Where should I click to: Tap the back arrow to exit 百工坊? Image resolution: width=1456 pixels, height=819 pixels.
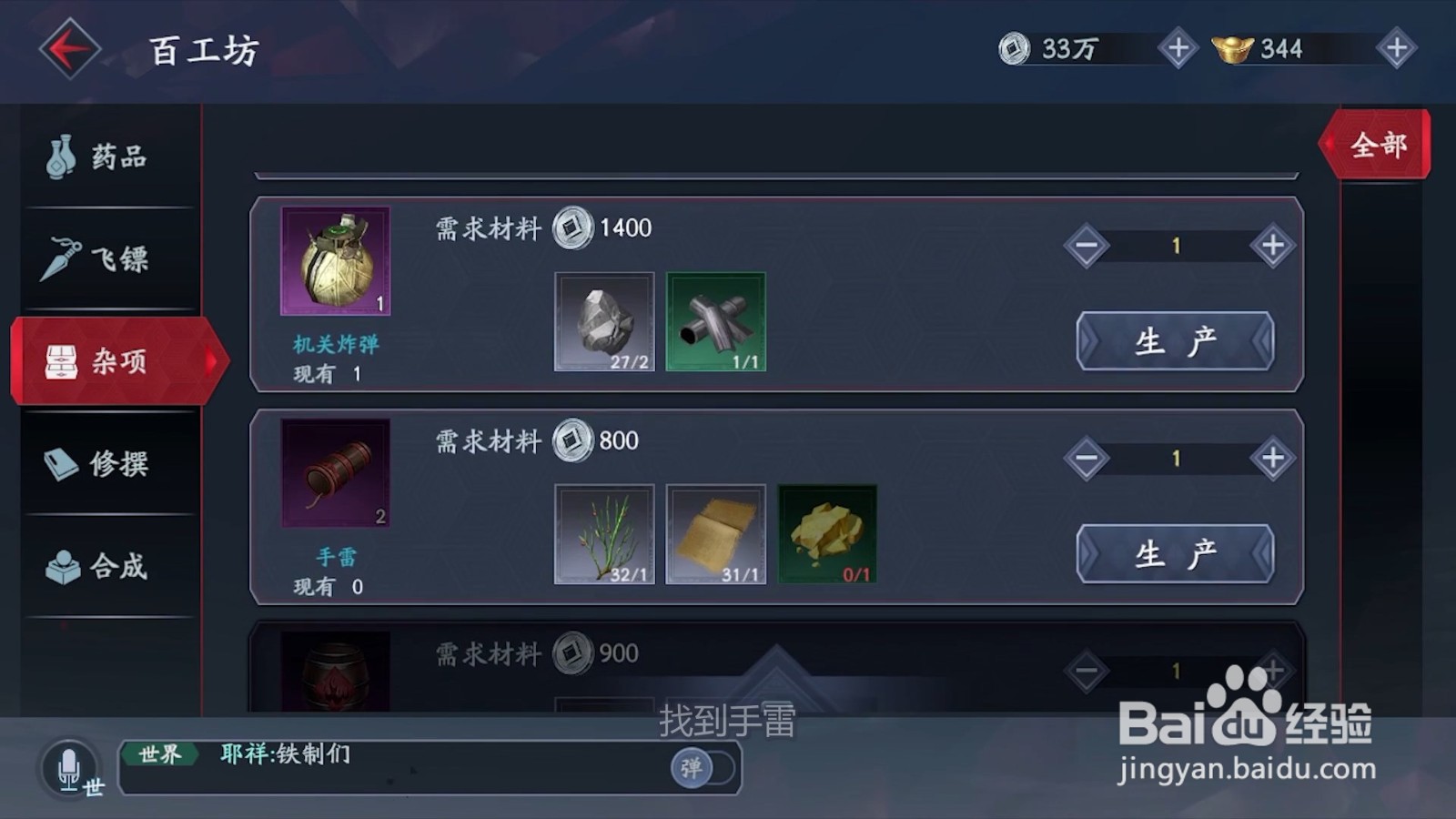click(x=68, y=47)
